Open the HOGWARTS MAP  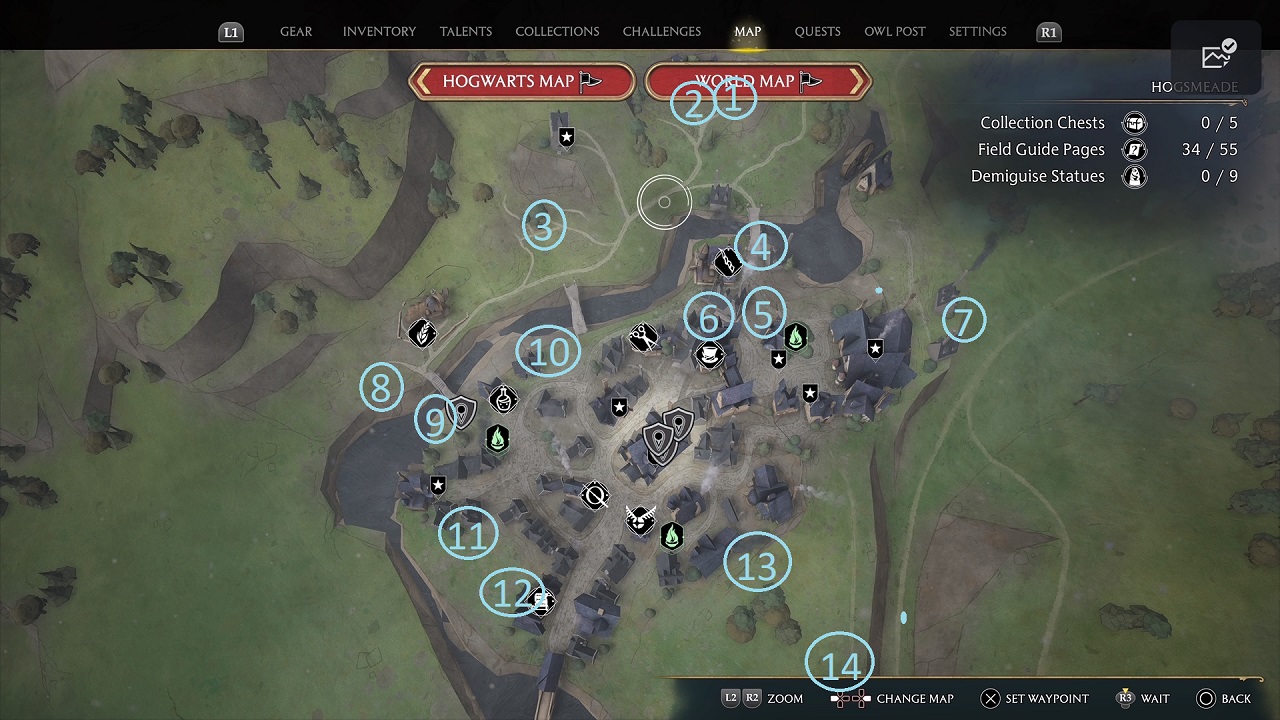pos(521,81)
